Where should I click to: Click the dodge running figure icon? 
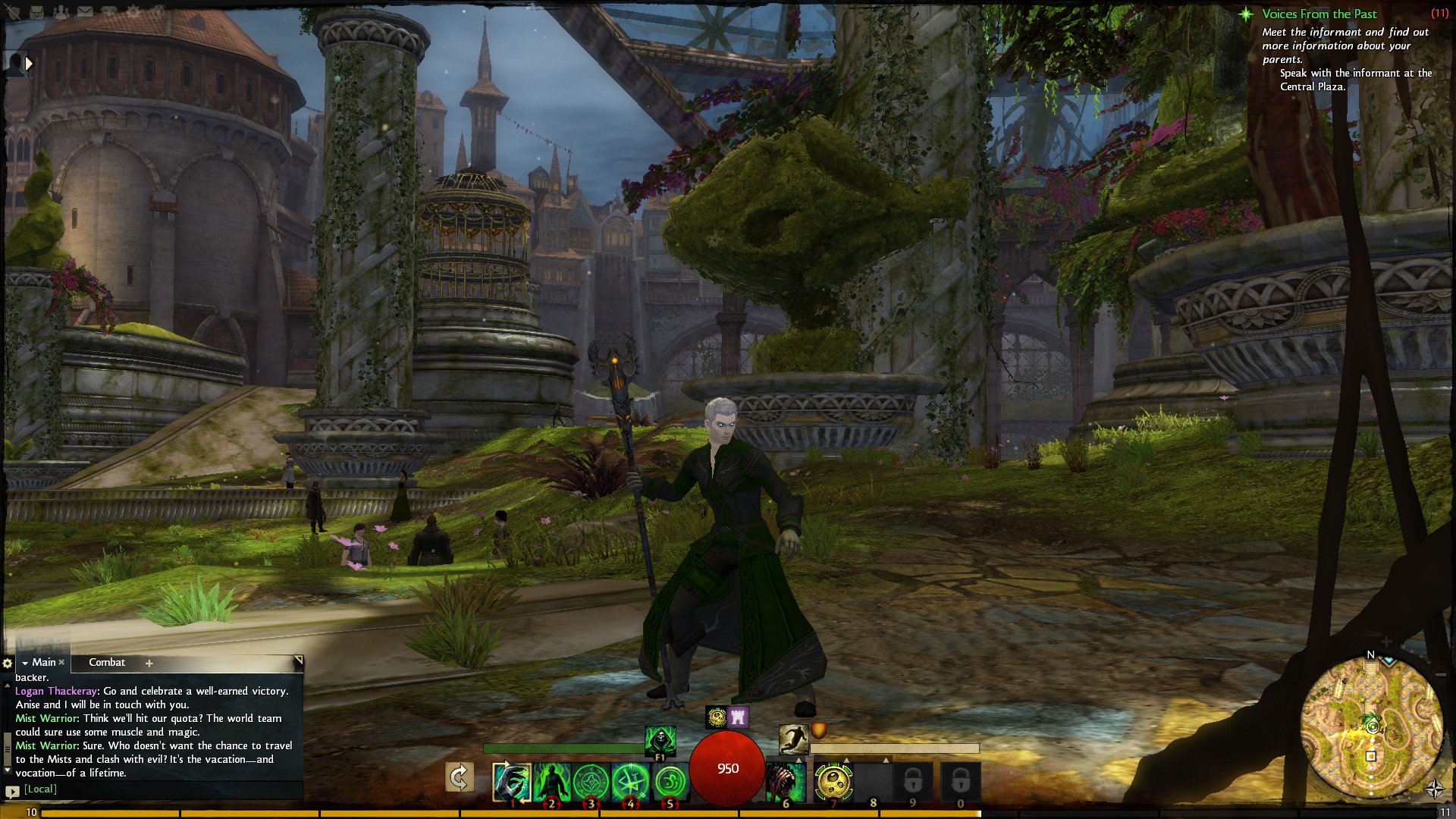click(793, 738)
